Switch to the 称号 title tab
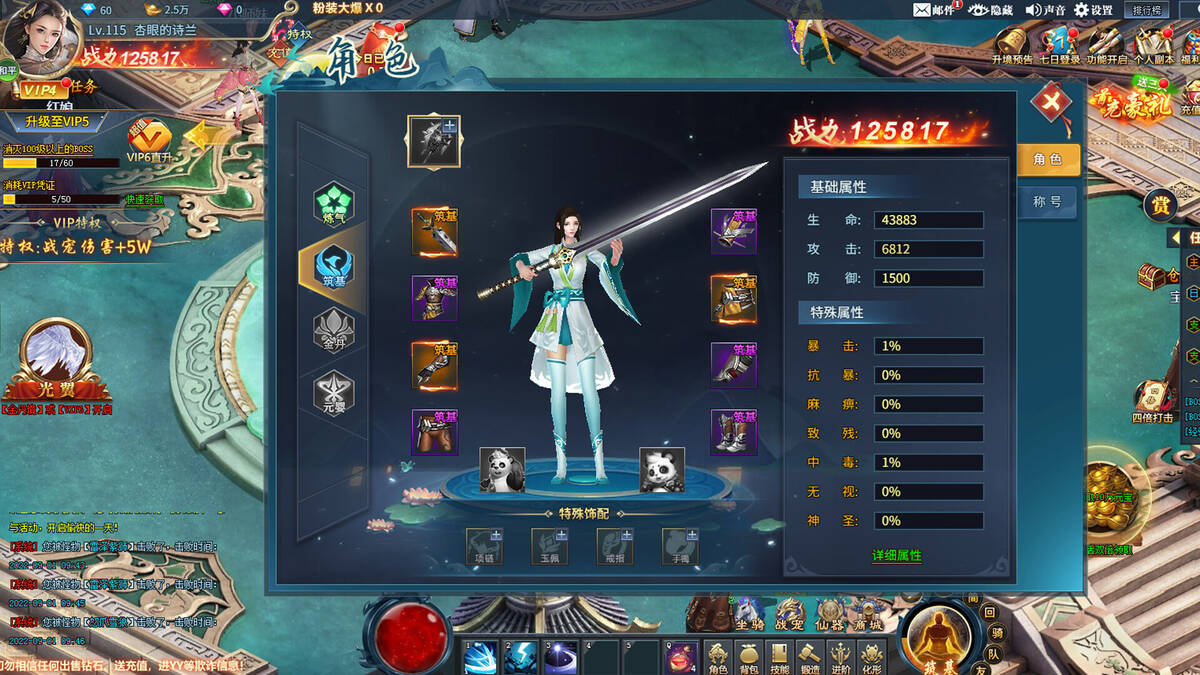 1047,202
